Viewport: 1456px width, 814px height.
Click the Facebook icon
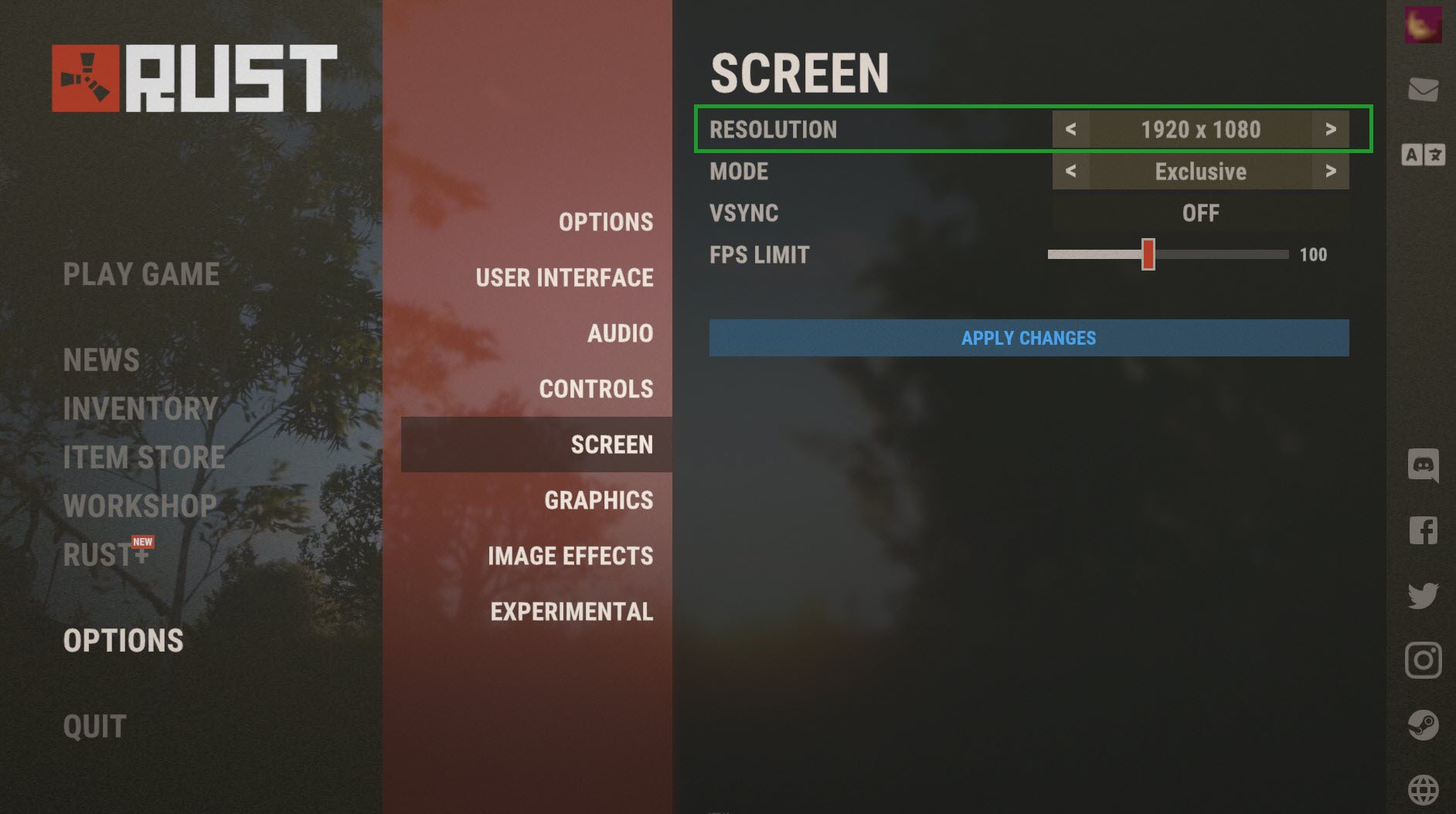1423,531
